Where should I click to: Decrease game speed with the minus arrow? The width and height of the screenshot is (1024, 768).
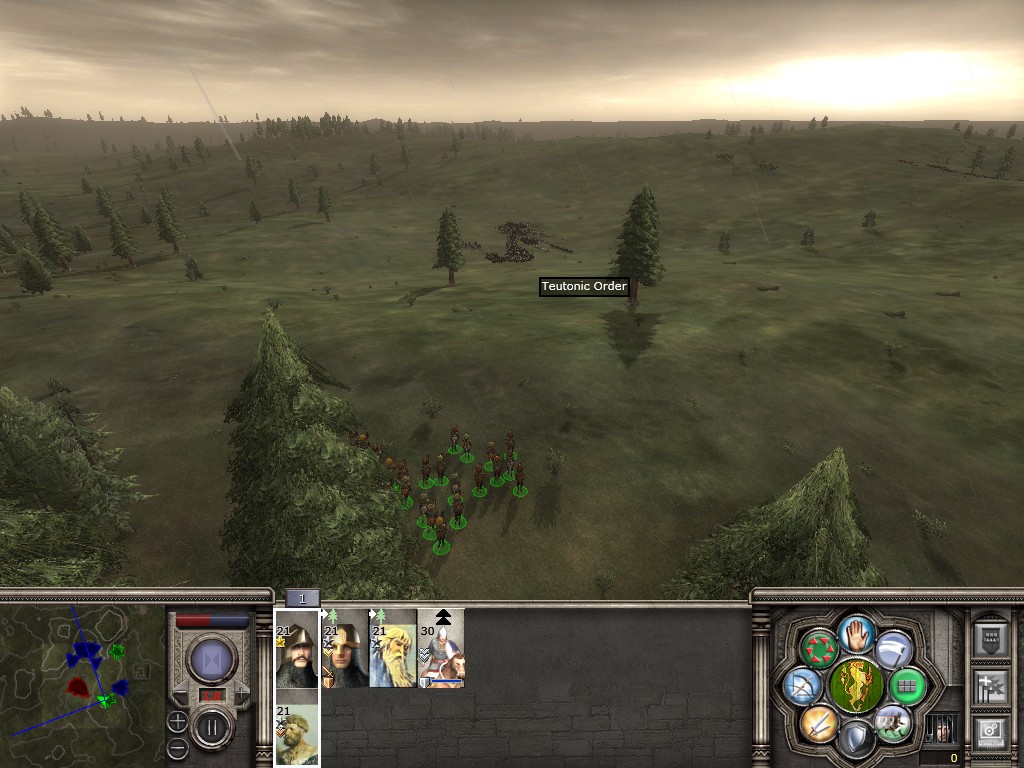(180, 692)
